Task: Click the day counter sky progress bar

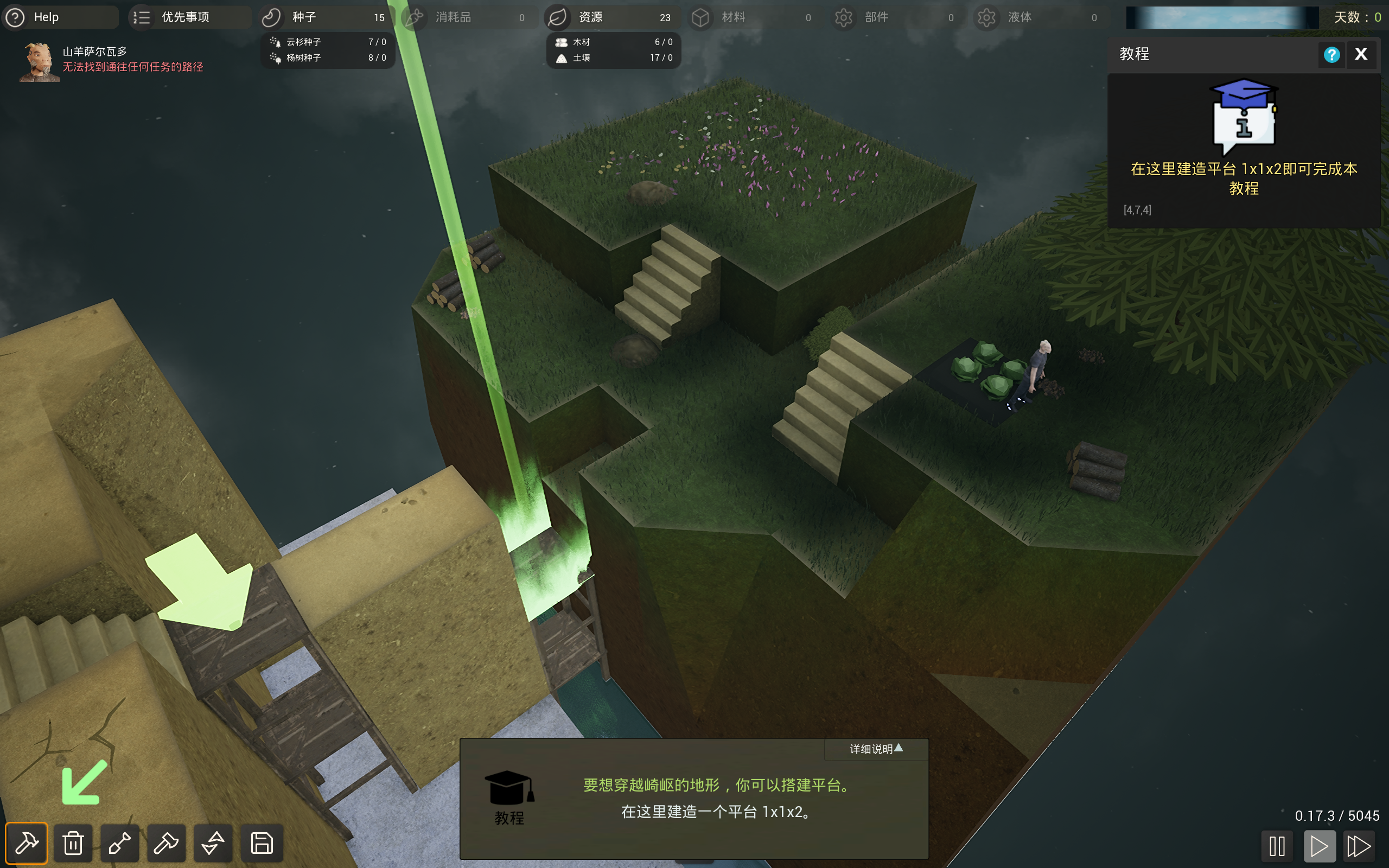Action: coord(1221,17)
